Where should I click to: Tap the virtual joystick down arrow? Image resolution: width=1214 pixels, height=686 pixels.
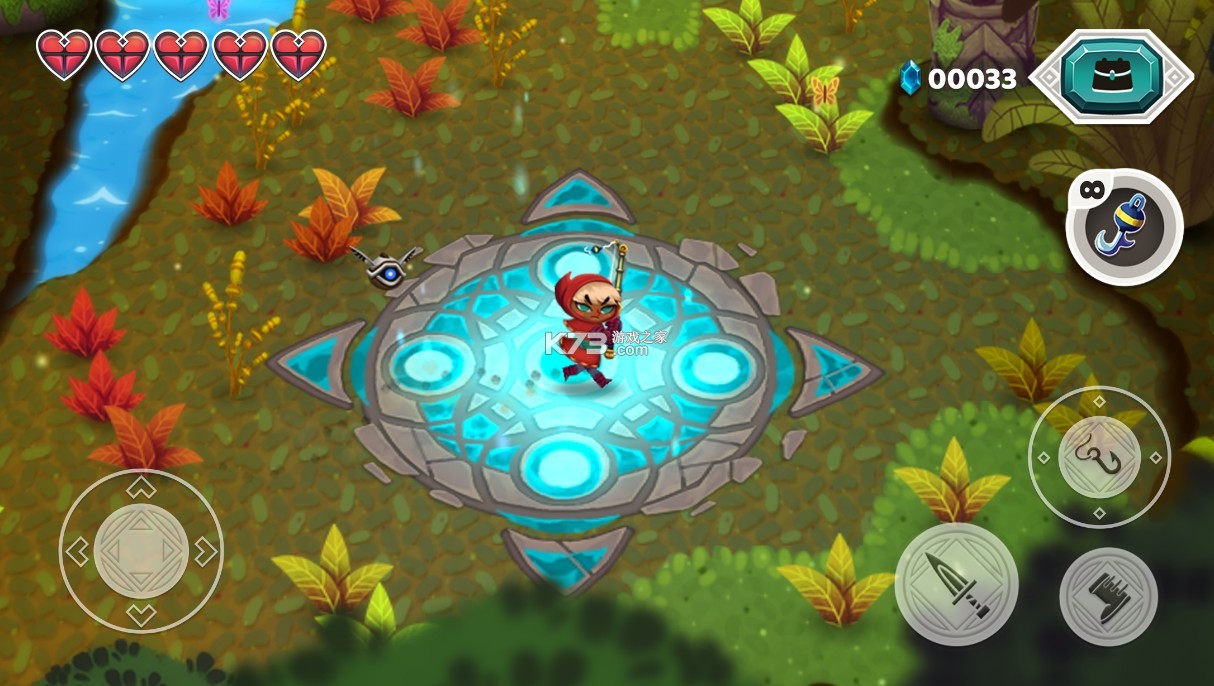141,614
